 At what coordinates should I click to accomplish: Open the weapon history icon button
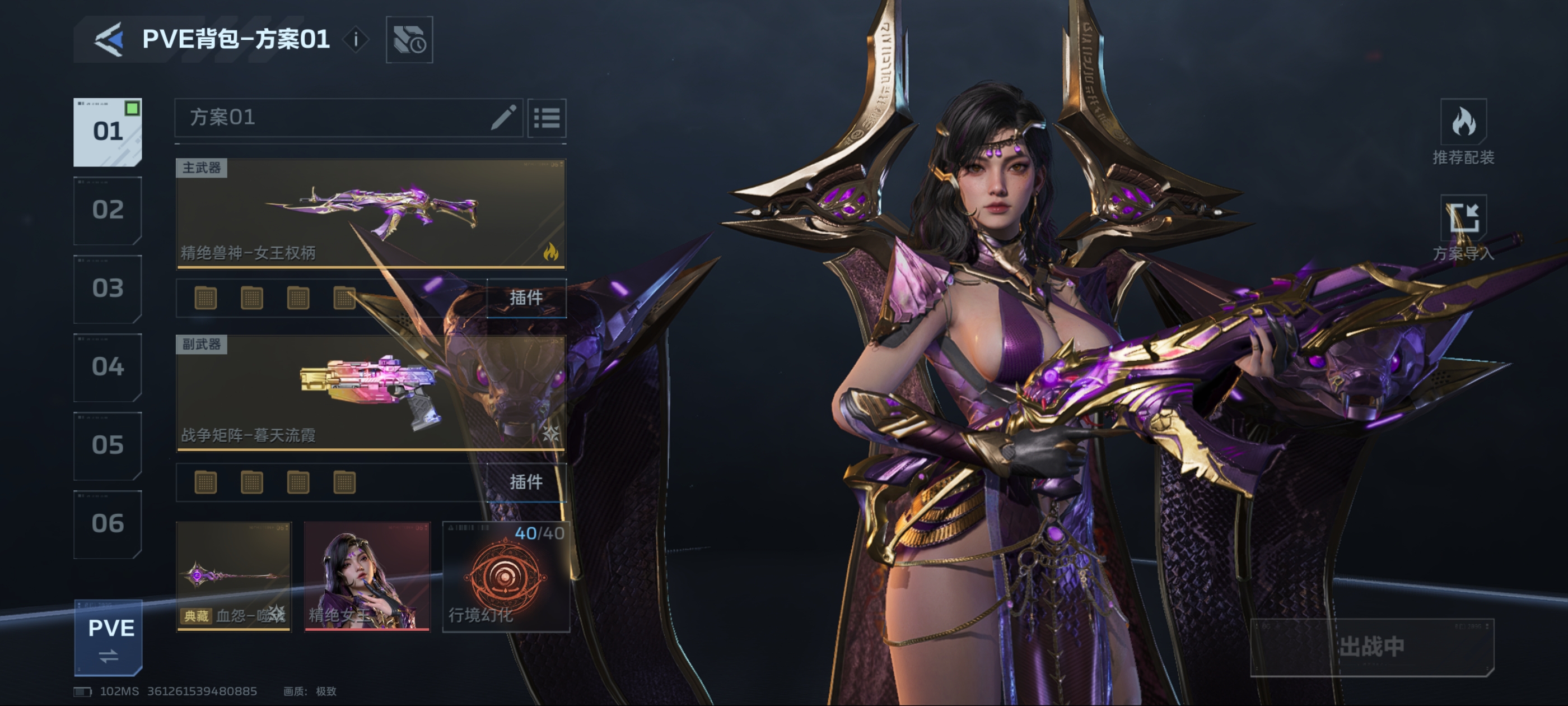click(409, 40)
